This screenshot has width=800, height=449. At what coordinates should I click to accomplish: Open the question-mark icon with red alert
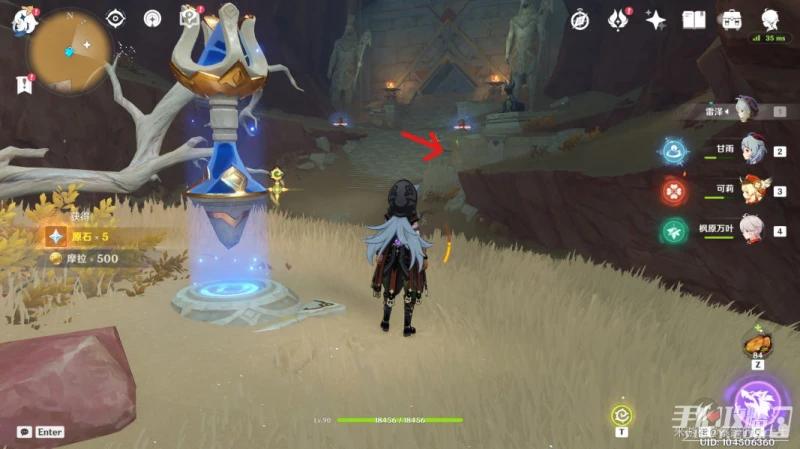point(188,17)
